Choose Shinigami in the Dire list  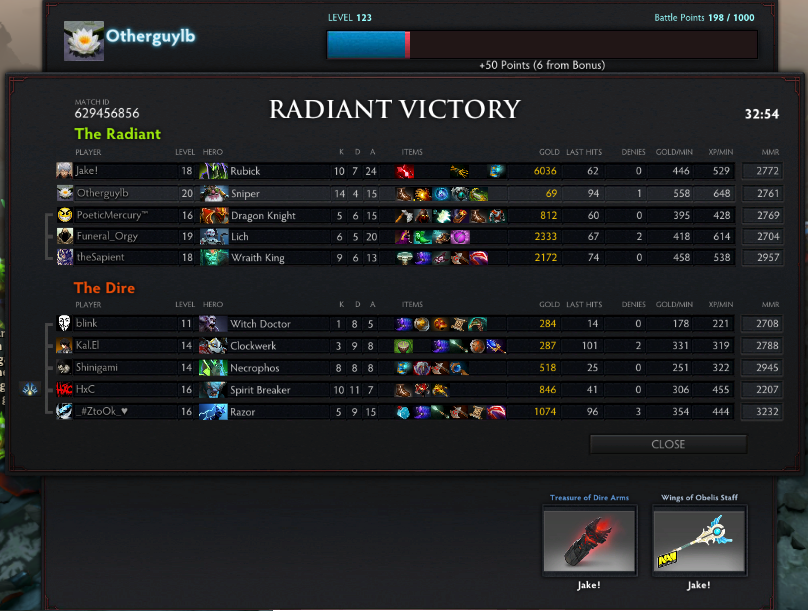(101, 368)
